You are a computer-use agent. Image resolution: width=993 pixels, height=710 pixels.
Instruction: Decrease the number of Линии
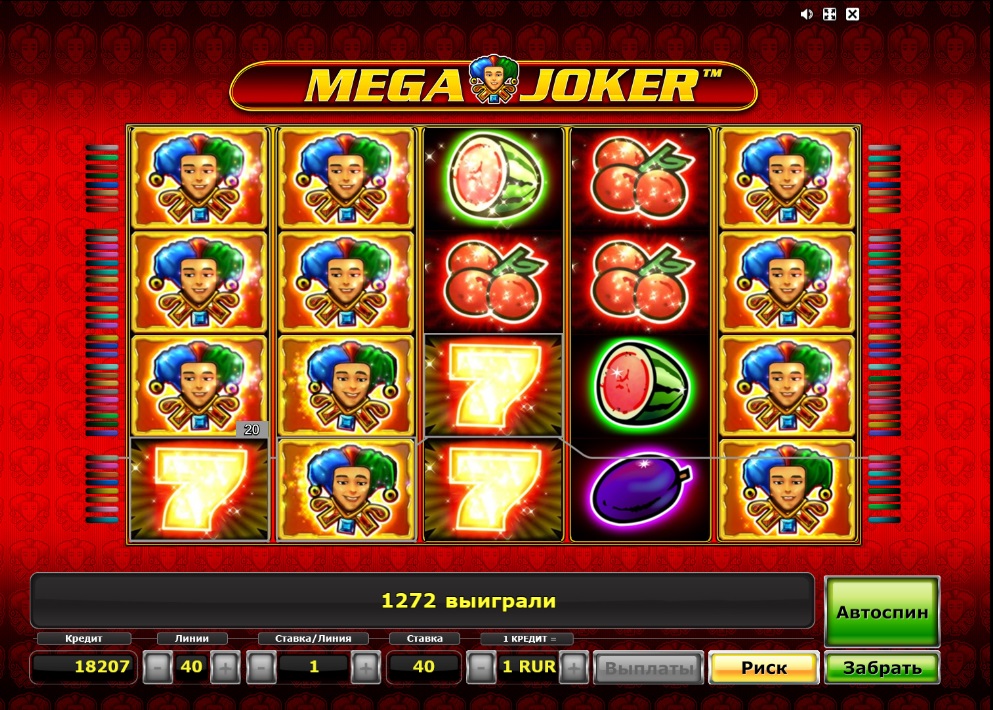(x=157, y=667)
